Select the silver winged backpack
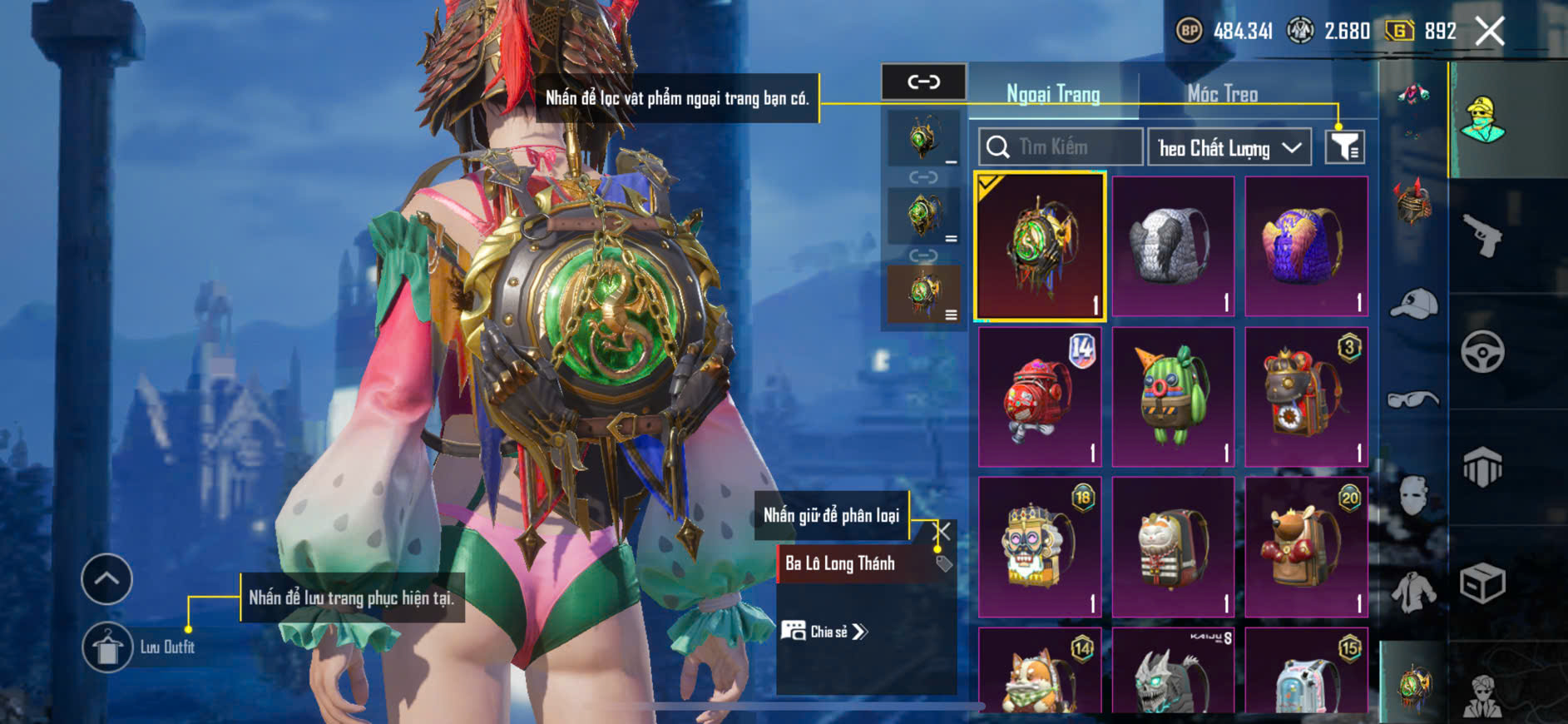Viewport: 1568px width, 724px height. pos(1173,246)
